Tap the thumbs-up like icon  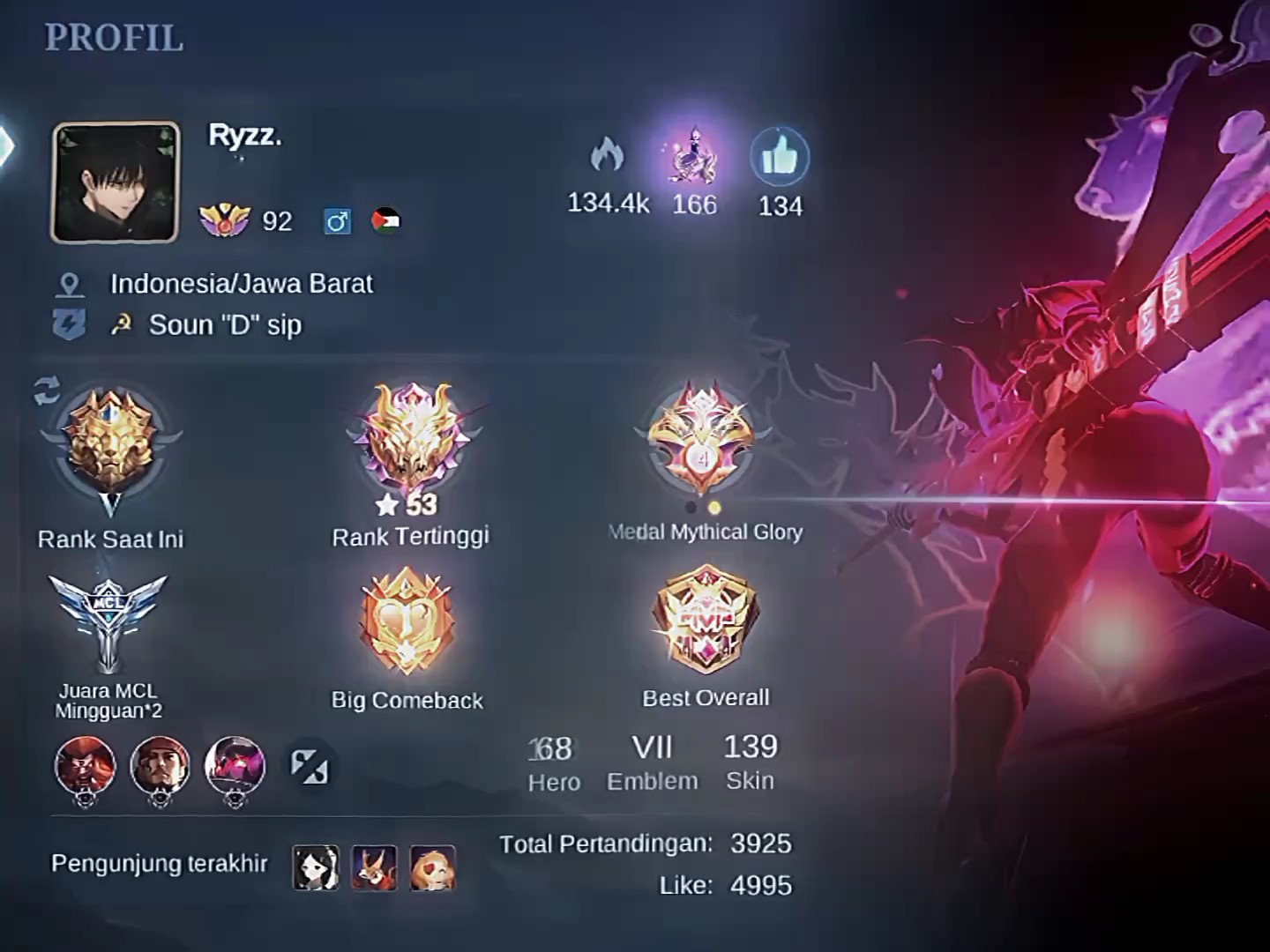click(780, 158)
